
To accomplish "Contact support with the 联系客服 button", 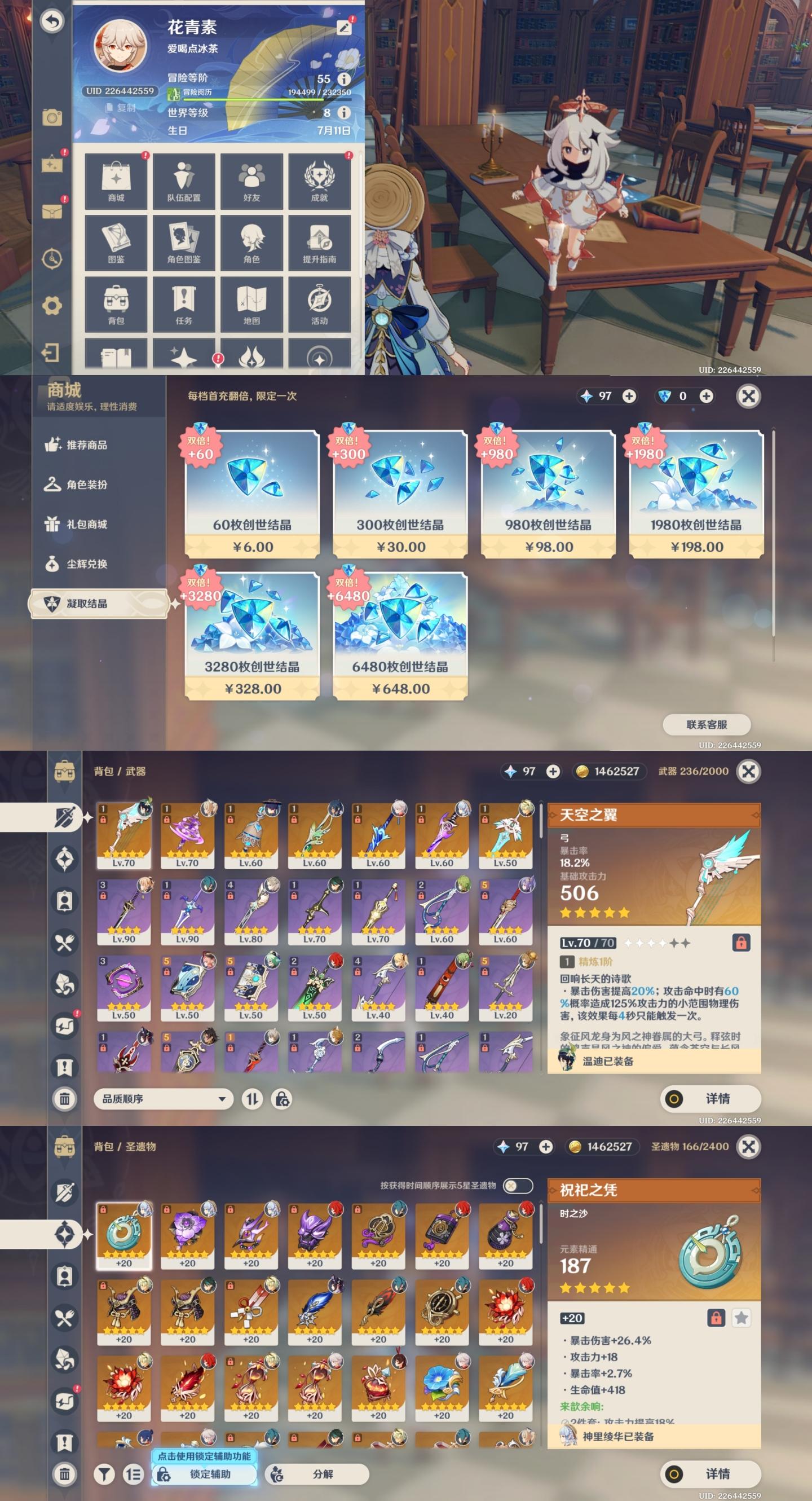I will pyautogui.click(x=707, y=725).
